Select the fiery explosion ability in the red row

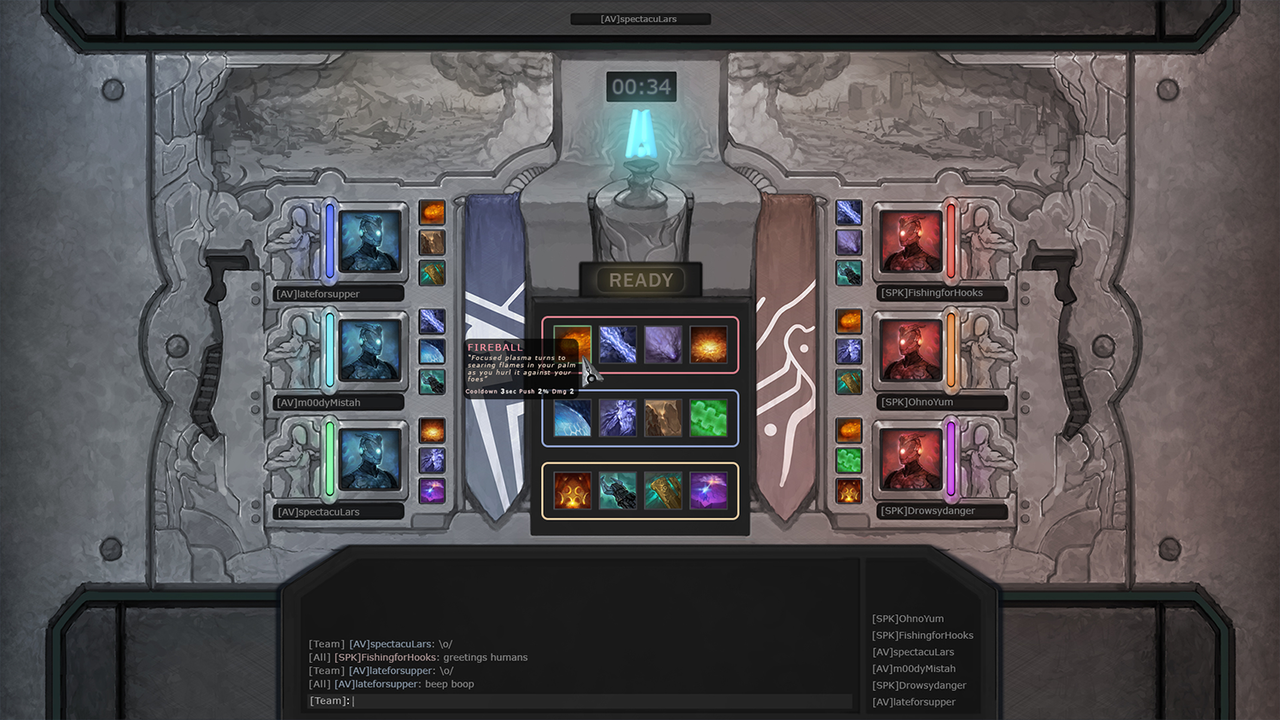[709, 344]
